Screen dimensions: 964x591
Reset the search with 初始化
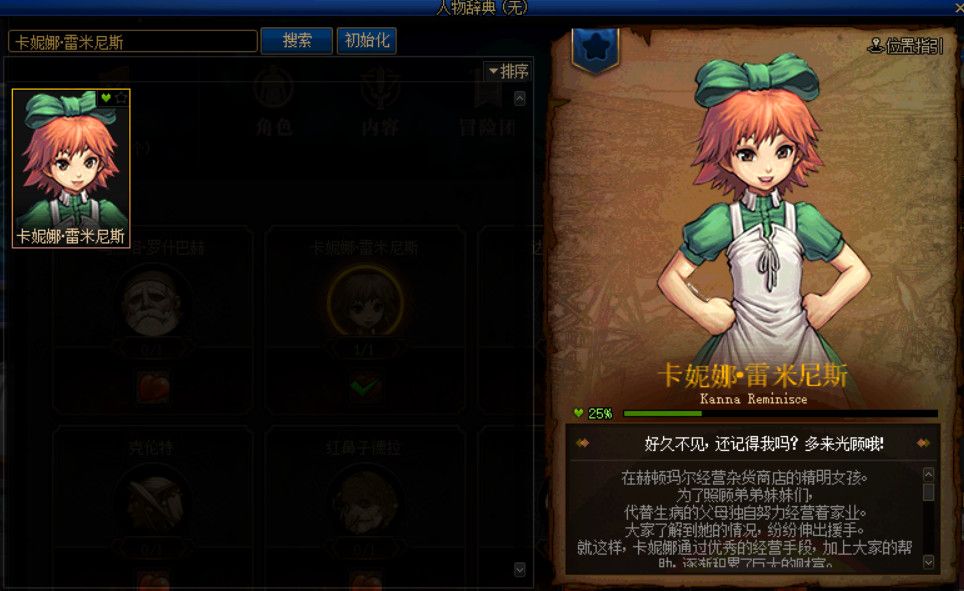pyautogui.click(x=367, y=41)
